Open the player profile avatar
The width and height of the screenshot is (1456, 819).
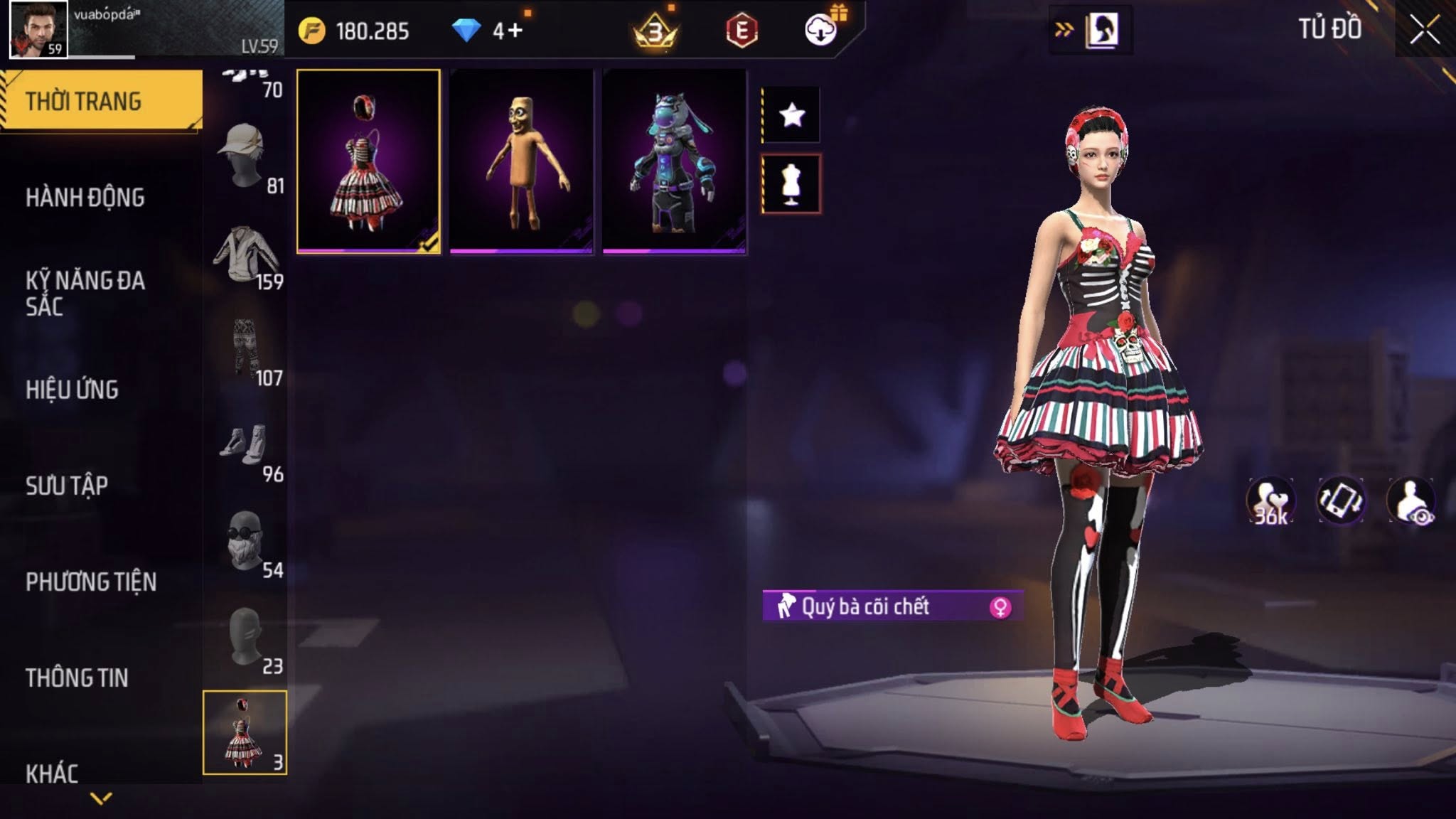click(x=38, y=29)
